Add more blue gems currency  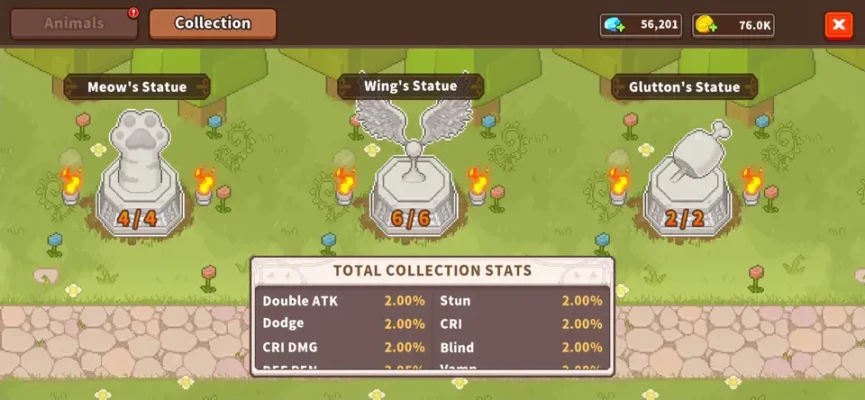click(616, 26)
